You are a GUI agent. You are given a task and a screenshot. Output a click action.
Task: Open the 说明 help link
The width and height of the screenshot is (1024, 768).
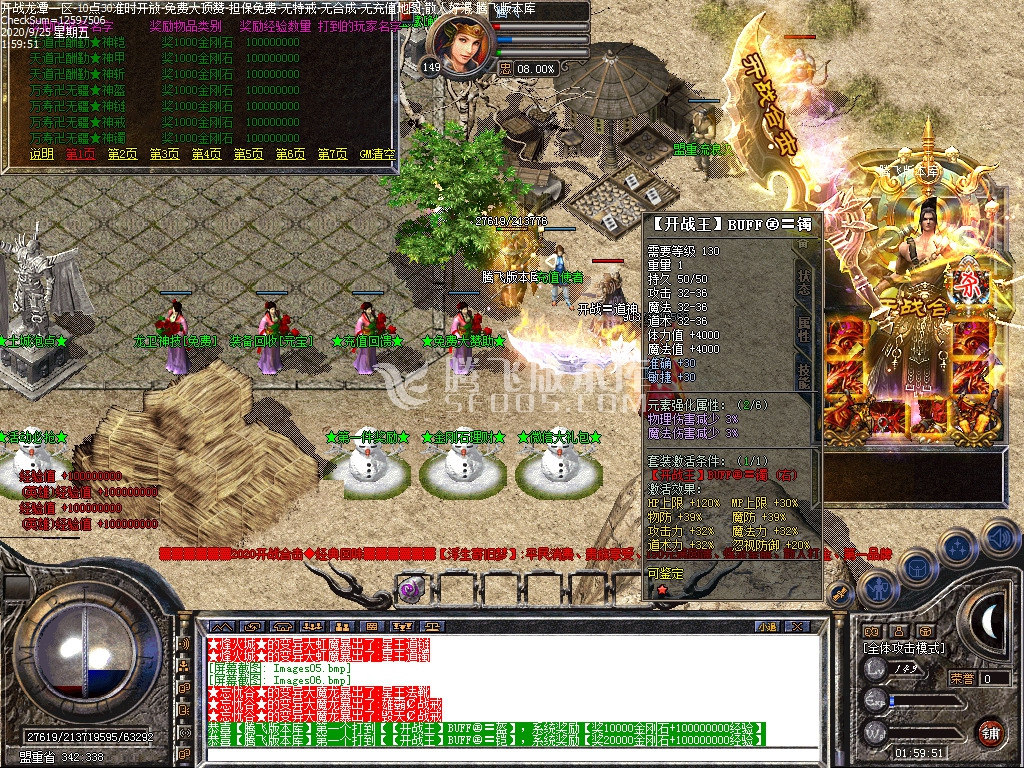41,154
